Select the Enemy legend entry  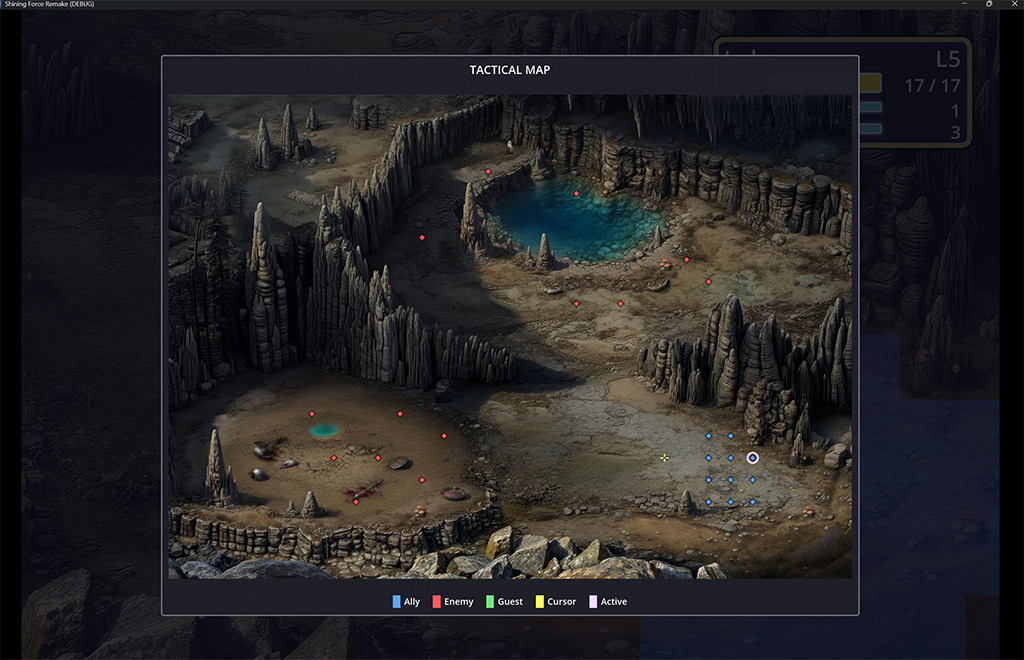click(x=452, y=602)
